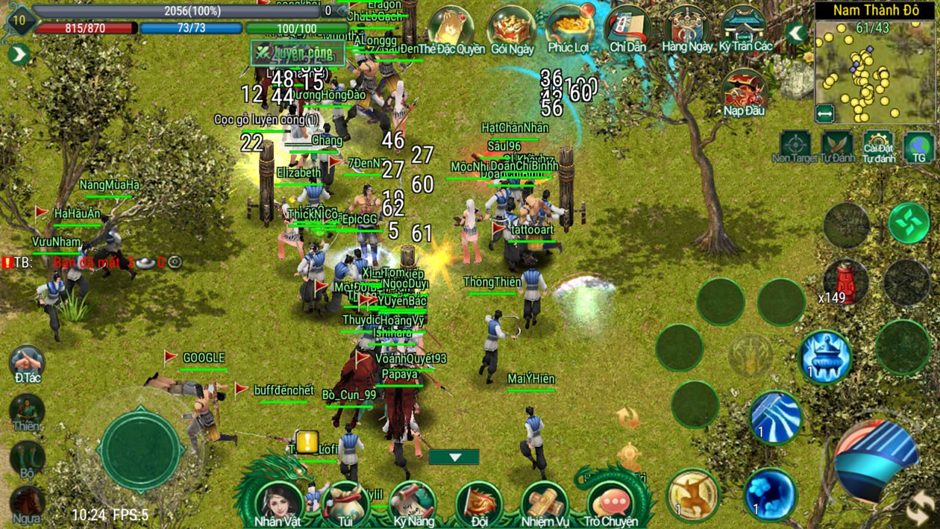Open the Nhân Vật character menu
Image resolution: width=940 pixels, height=529 pixels.
279,501
